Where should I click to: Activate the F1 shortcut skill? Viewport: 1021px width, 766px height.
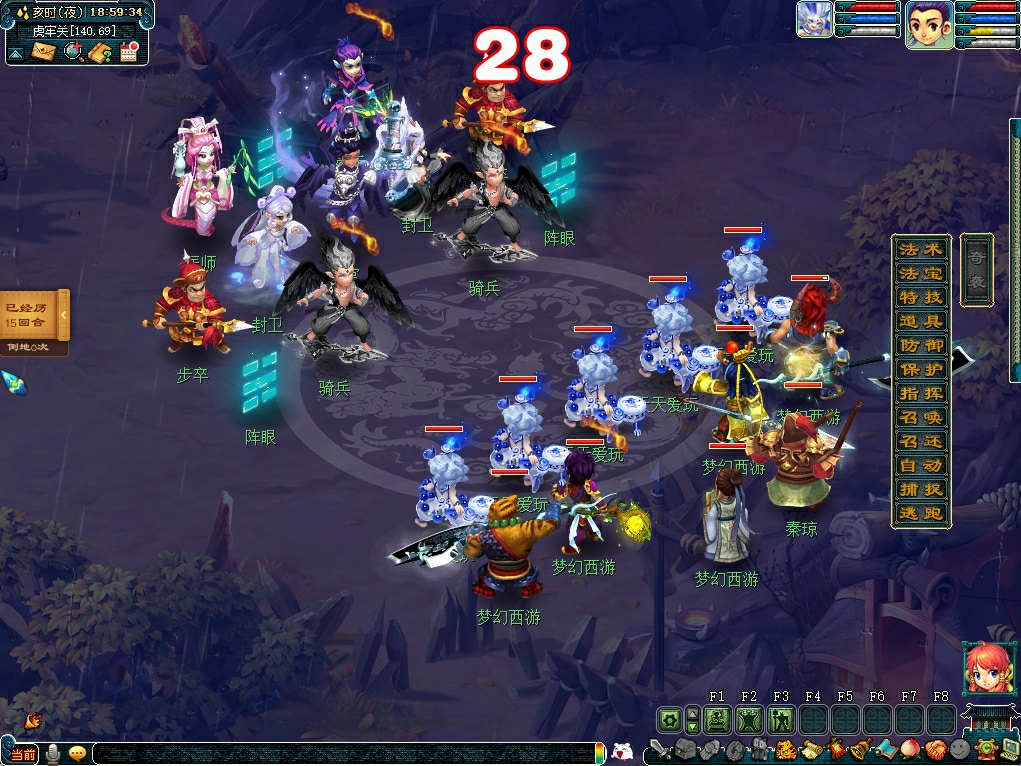point(717,719)
